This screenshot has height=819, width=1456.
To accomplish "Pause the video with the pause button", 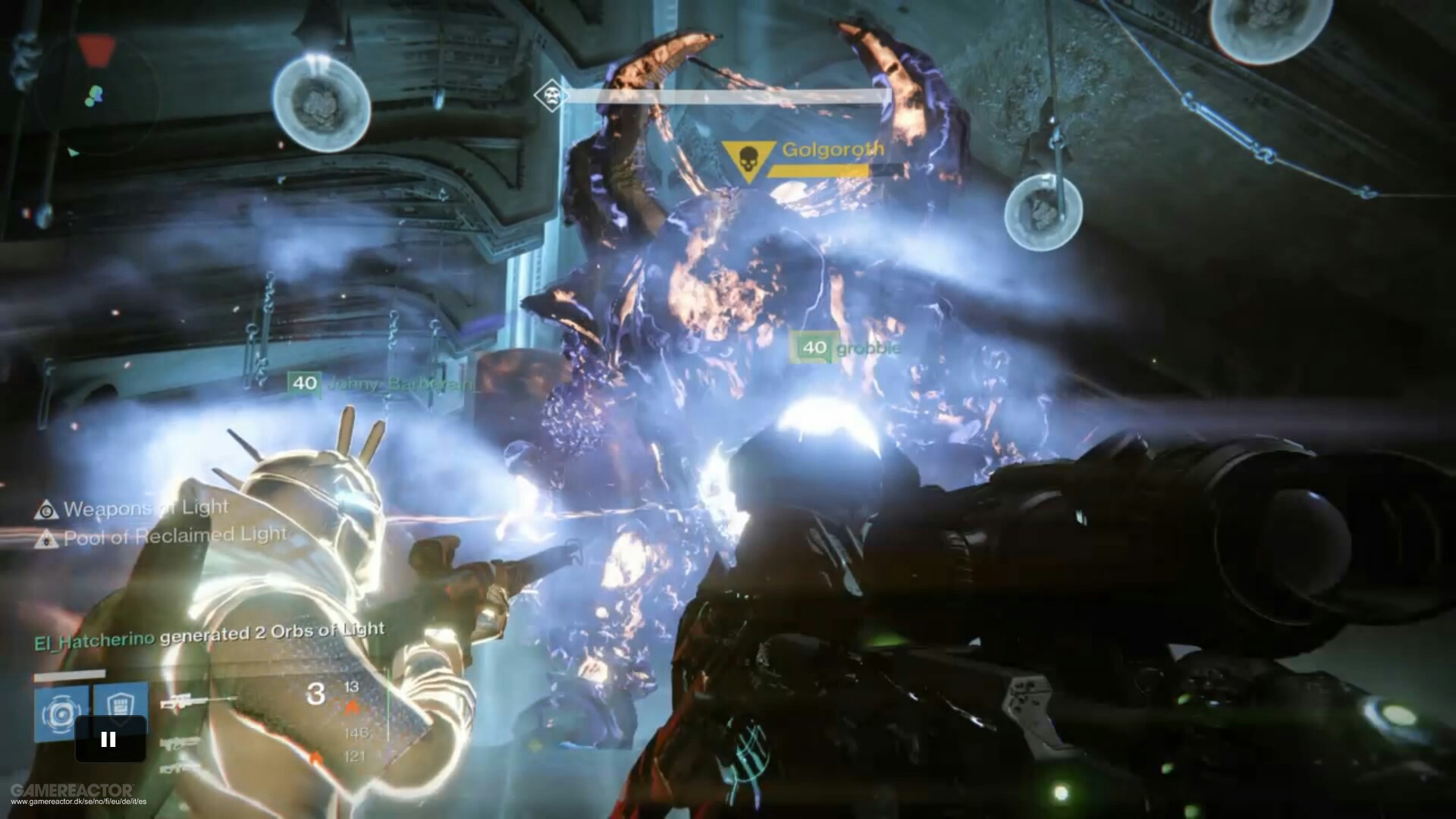I will (109, 739).
